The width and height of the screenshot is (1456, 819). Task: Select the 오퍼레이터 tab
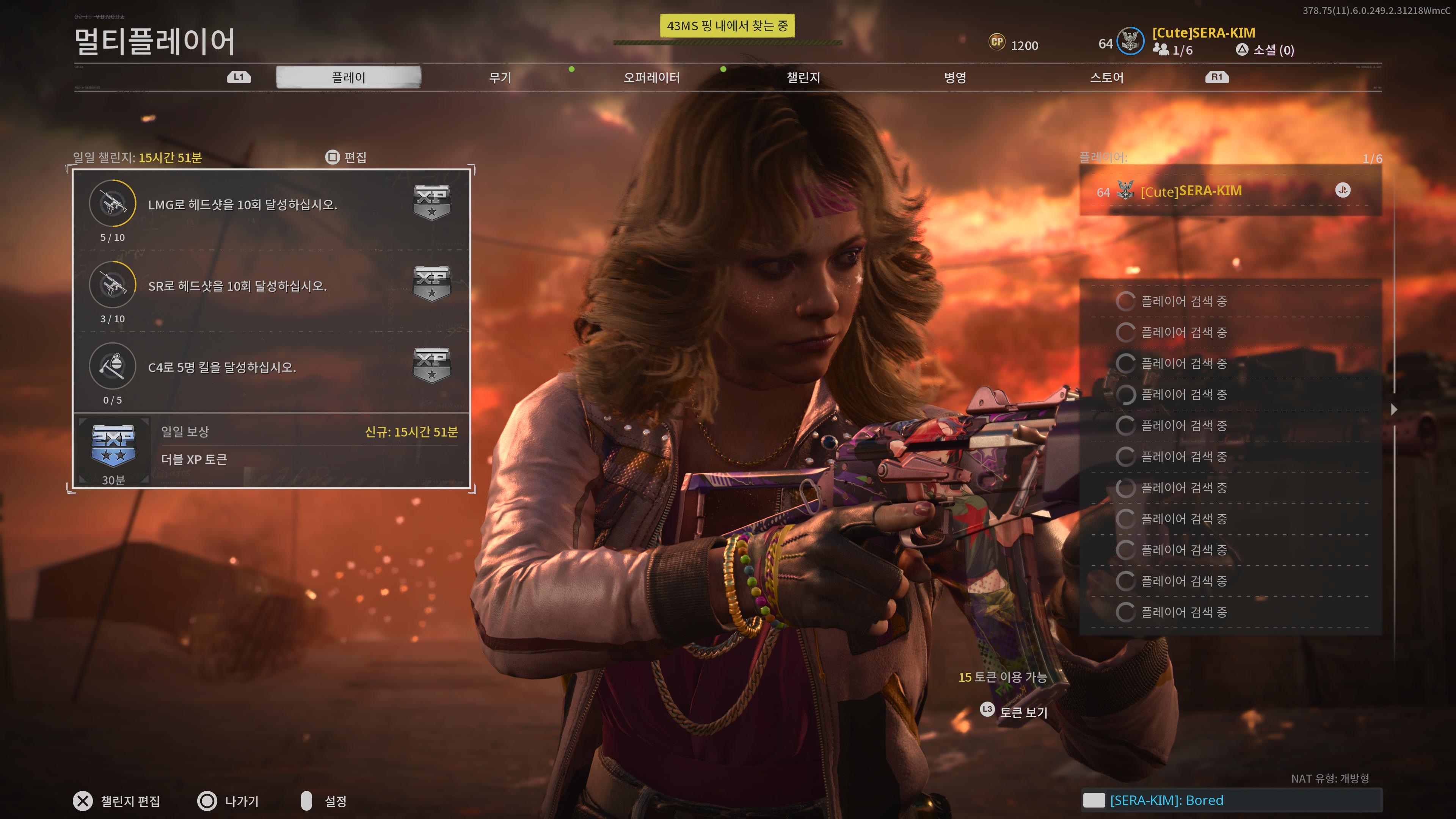[x=651, y=77]
